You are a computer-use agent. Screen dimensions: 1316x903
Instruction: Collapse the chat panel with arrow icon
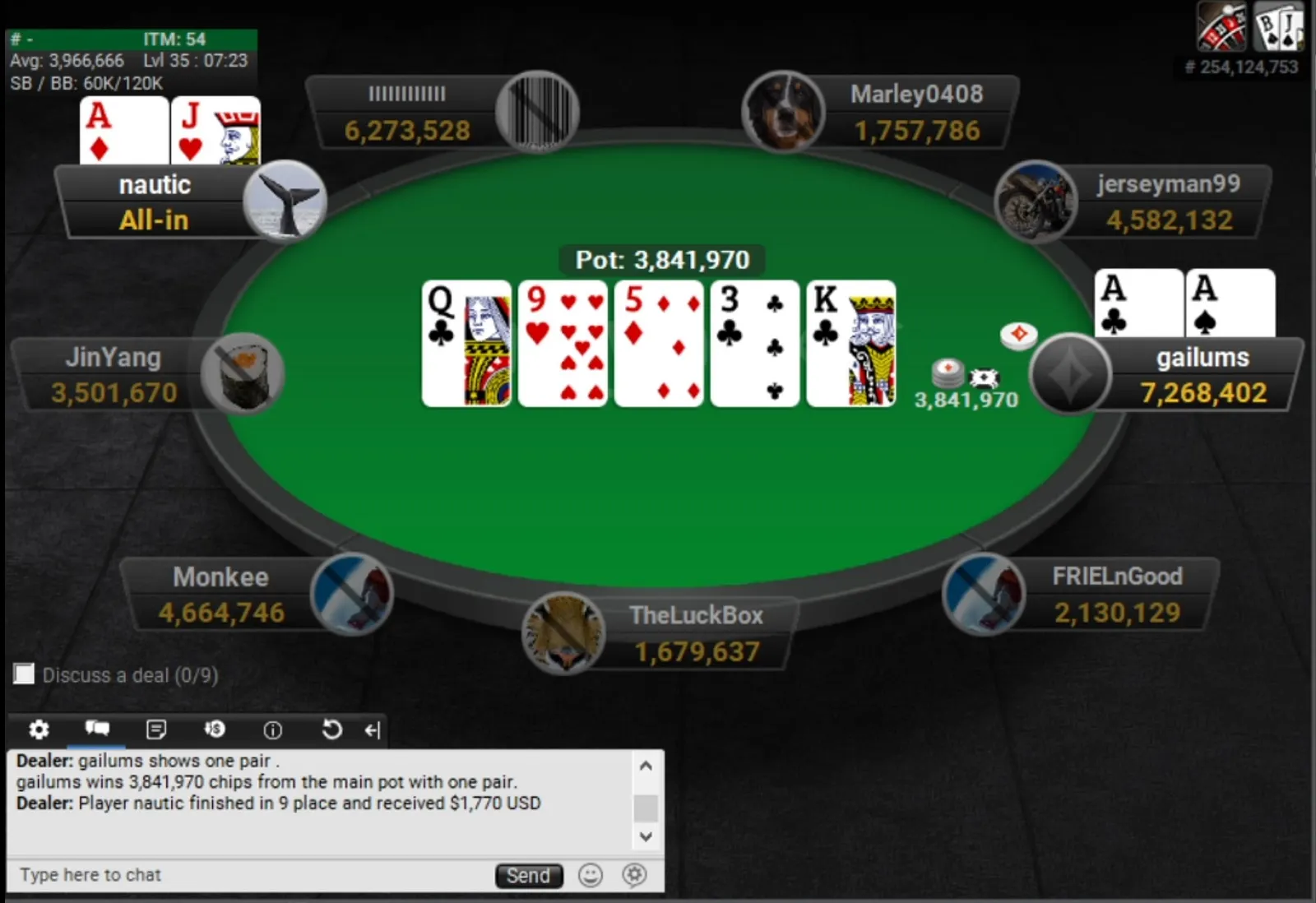(373, 730)
